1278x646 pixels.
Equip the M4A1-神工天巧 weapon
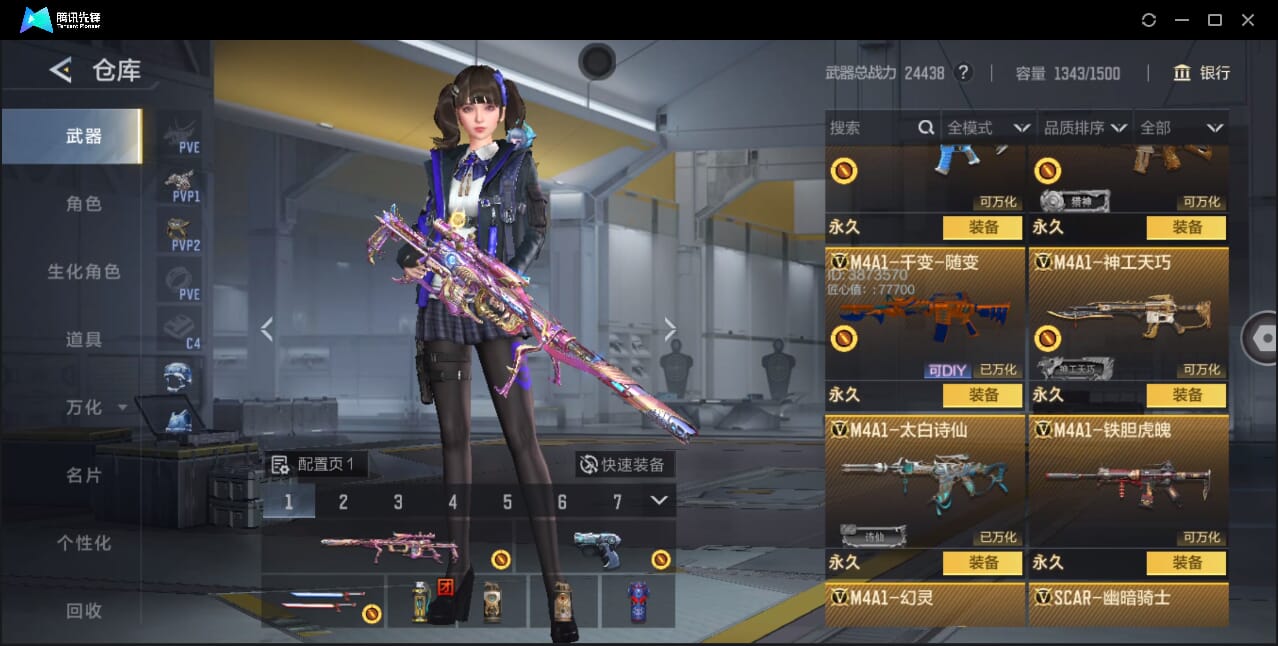coord(1186,395)
